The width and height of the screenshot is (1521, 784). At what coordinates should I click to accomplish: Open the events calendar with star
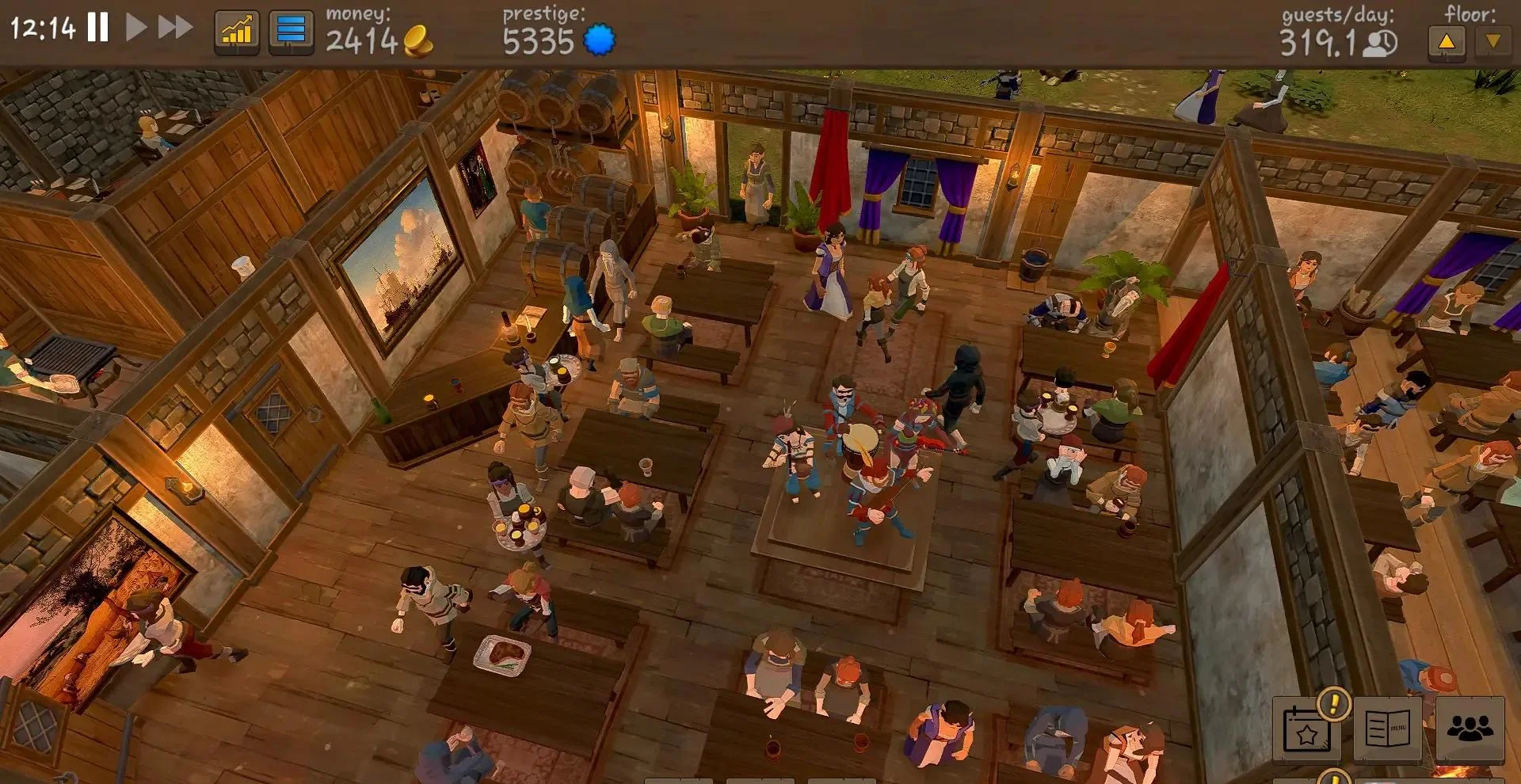pos(1308,731)
